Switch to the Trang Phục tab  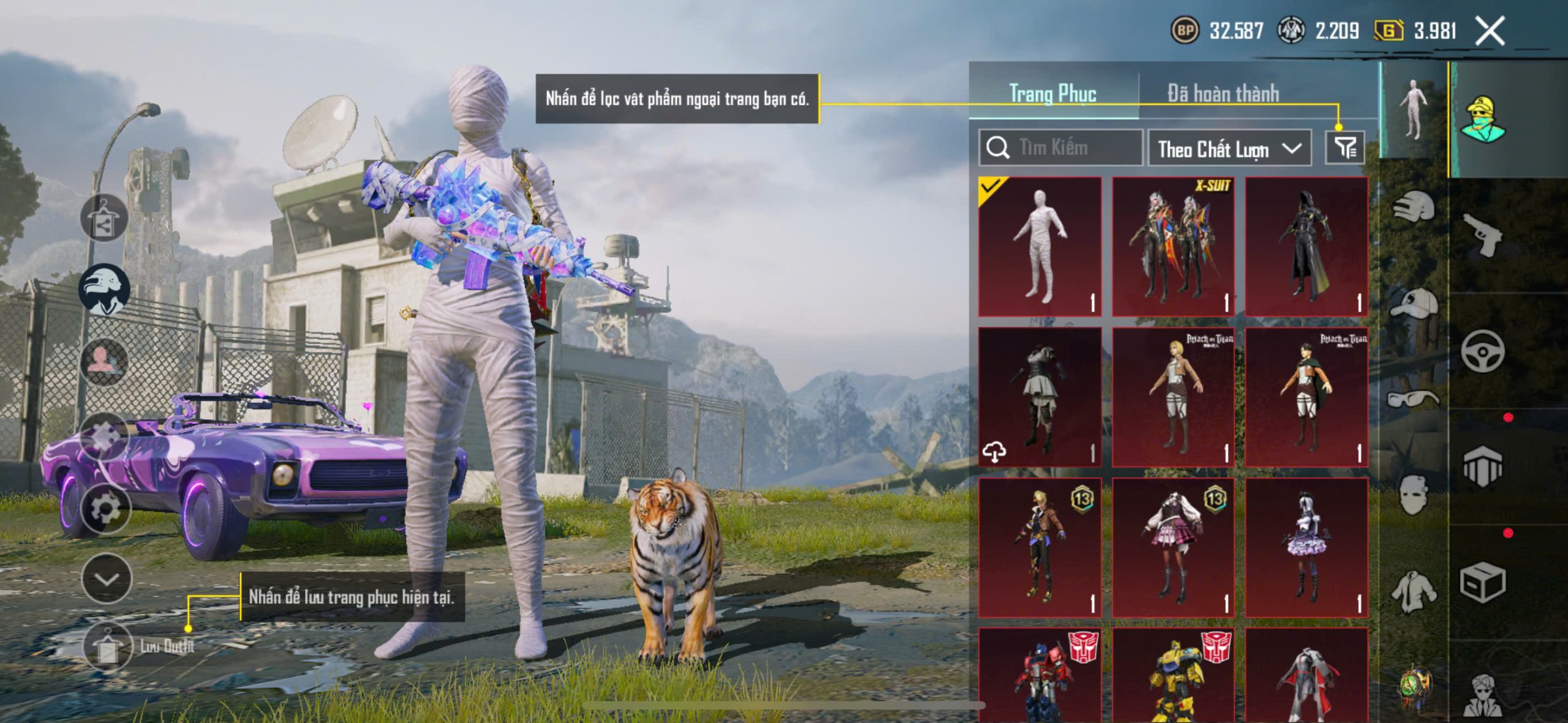pos(1052,94)
